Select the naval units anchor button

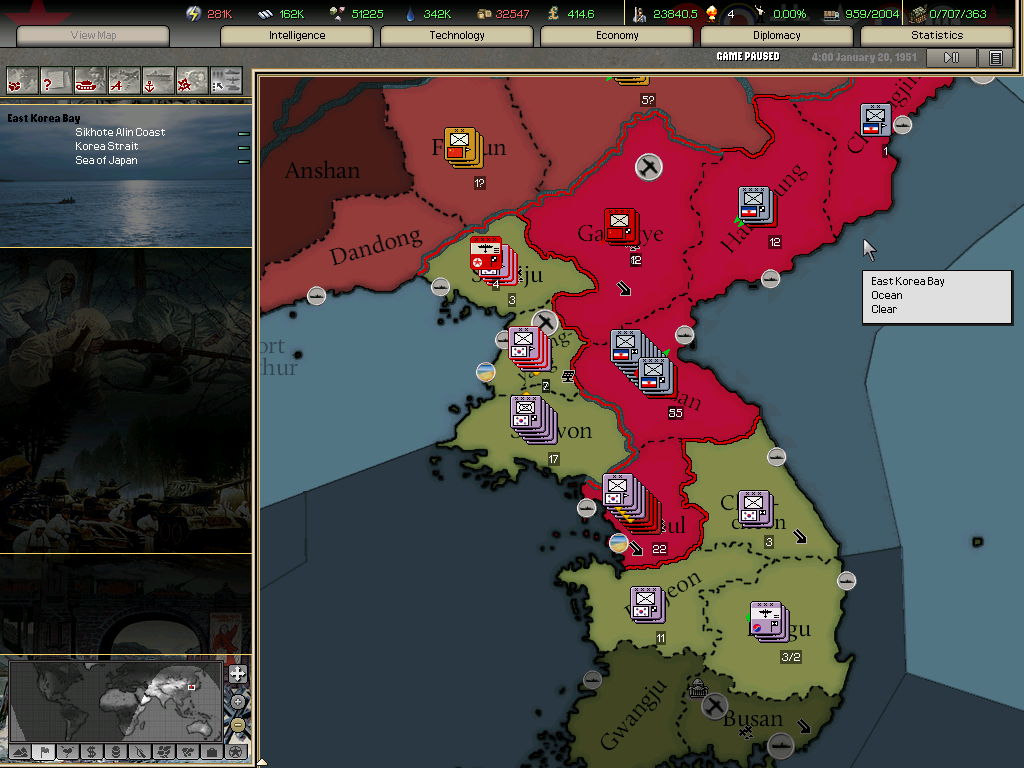coord(158,79)
